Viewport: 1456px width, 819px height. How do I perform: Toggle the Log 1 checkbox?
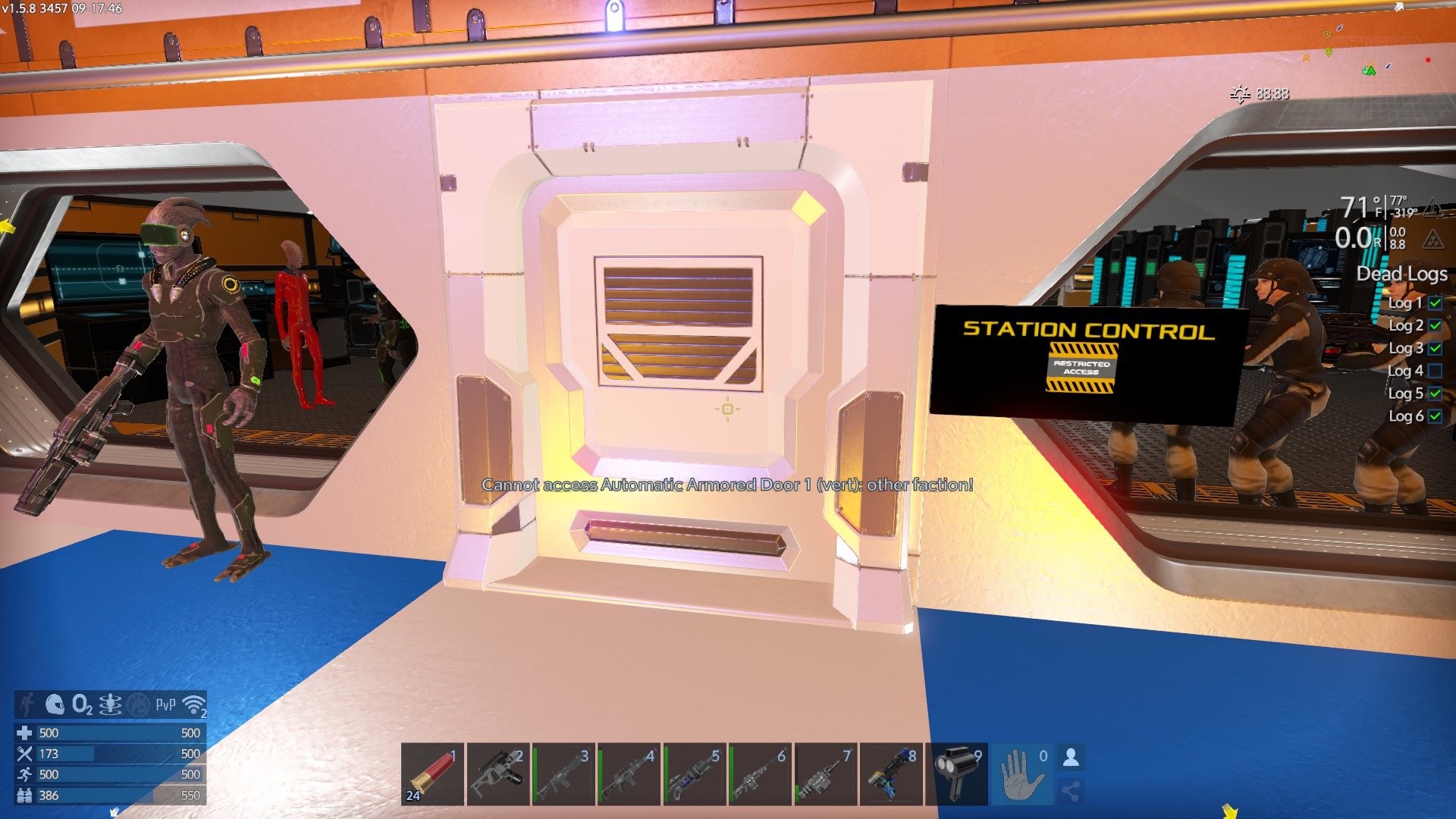(x=1435, y=303)
